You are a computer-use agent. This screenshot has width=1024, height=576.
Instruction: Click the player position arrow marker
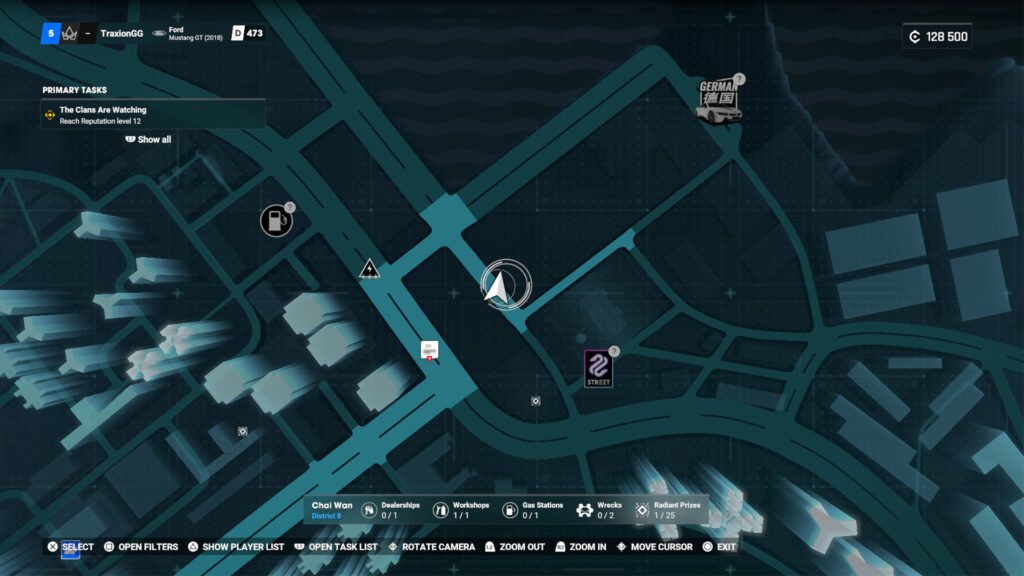pyautogui.click(x=498, y=288)
